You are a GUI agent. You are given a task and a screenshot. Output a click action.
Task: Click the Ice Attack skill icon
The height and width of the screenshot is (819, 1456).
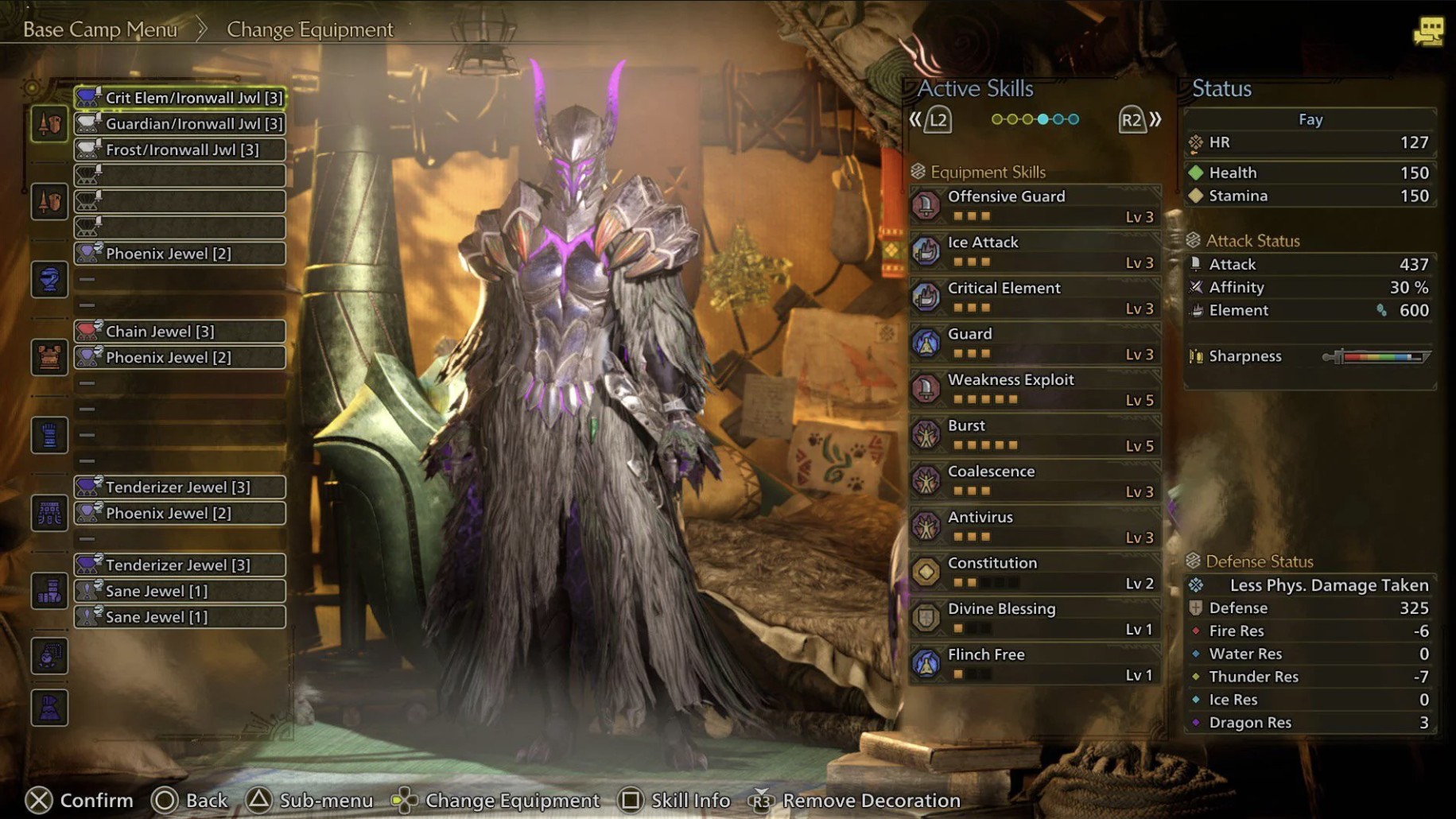pyautogui.click(x=926, y=250)
